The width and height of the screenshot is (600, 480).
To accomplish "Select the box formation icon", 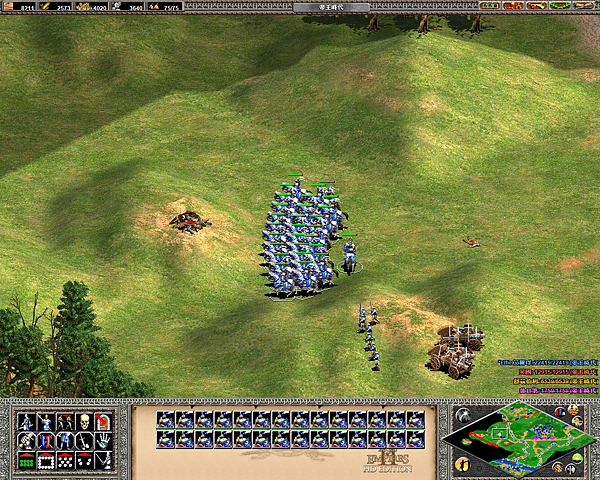I will tap(46, 461).
